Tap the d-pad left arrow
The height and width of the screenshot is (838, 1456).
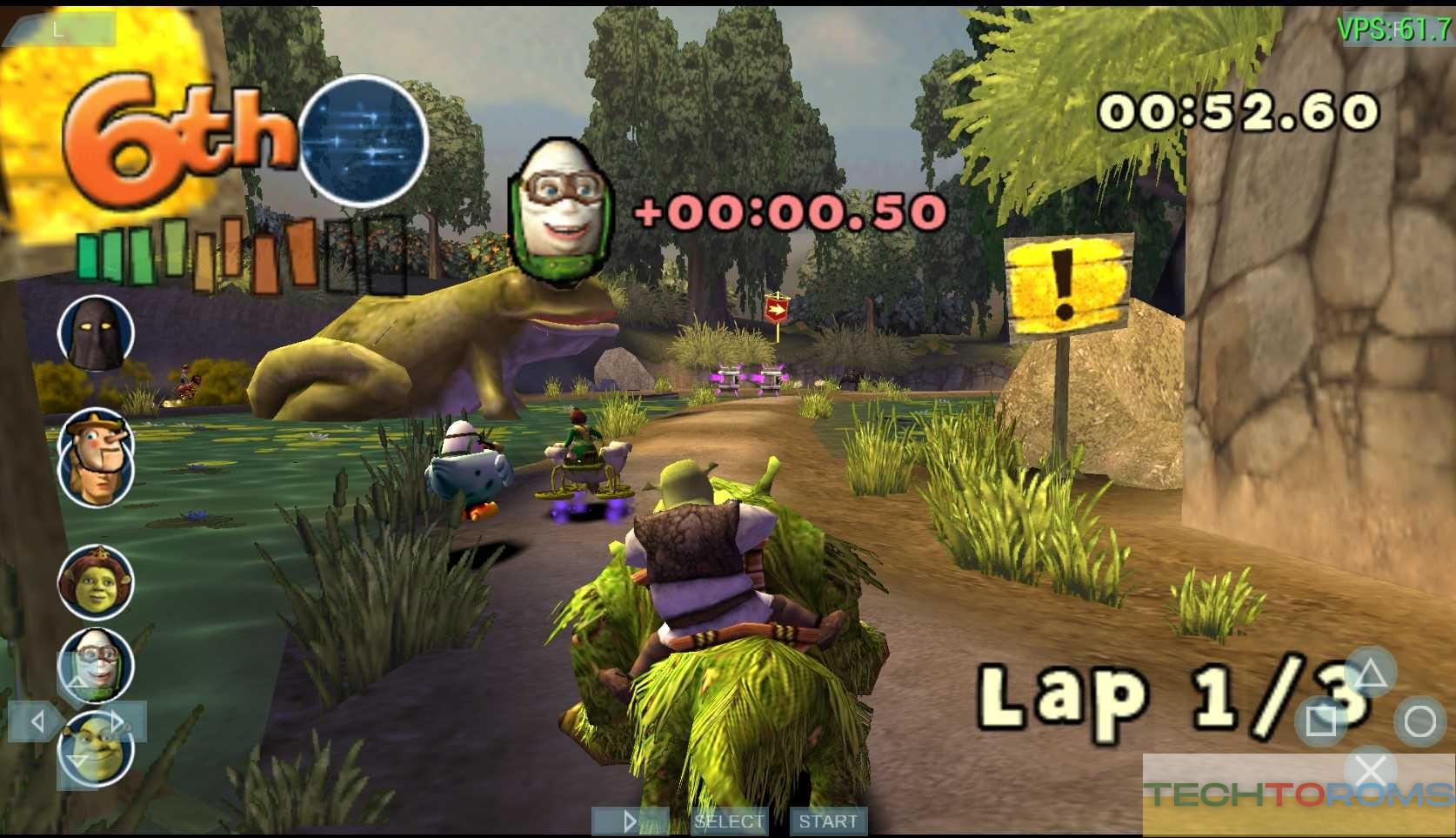[x=37, y=721]
